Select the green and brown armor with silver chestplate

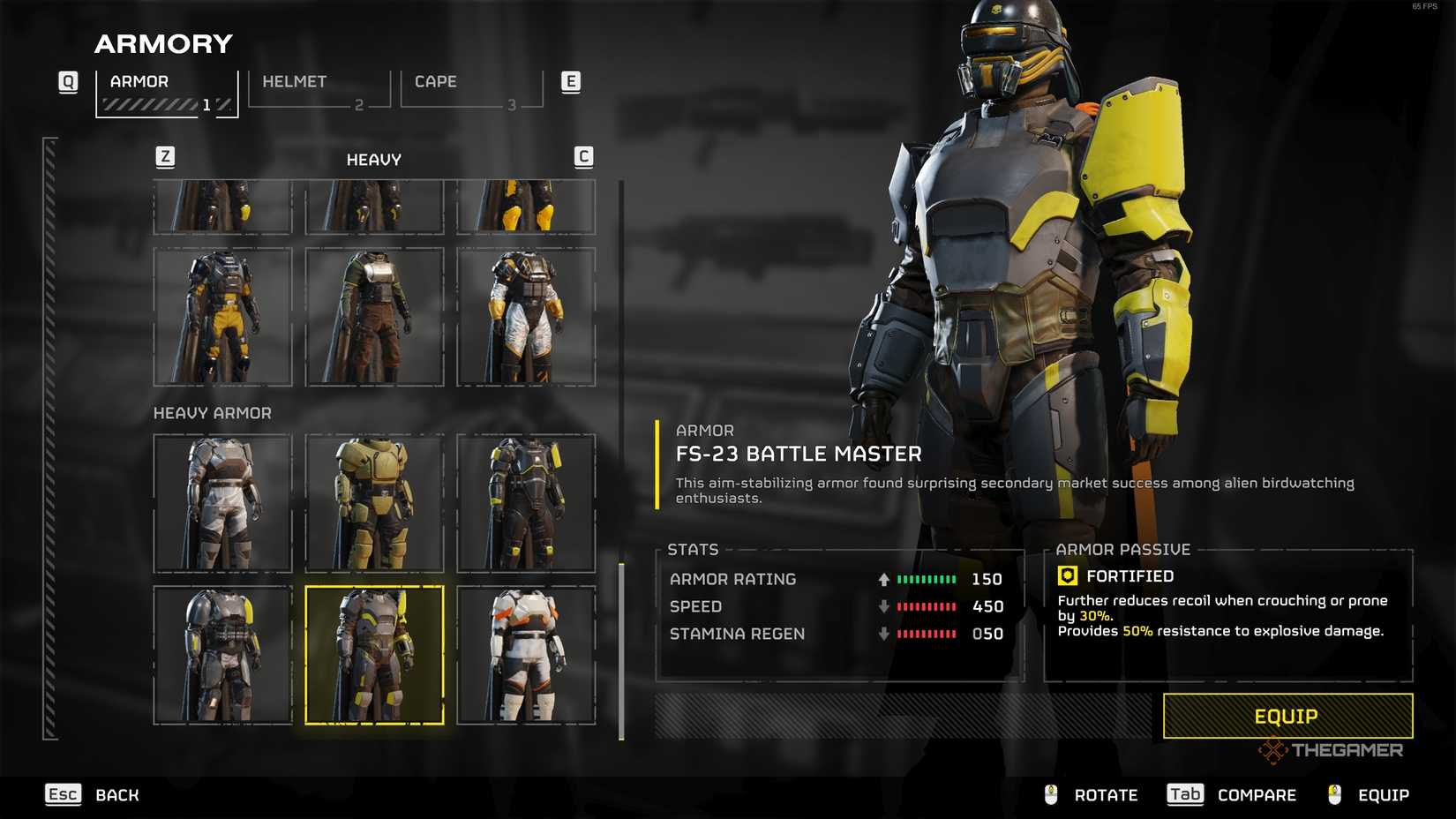[x=374, y=317]
